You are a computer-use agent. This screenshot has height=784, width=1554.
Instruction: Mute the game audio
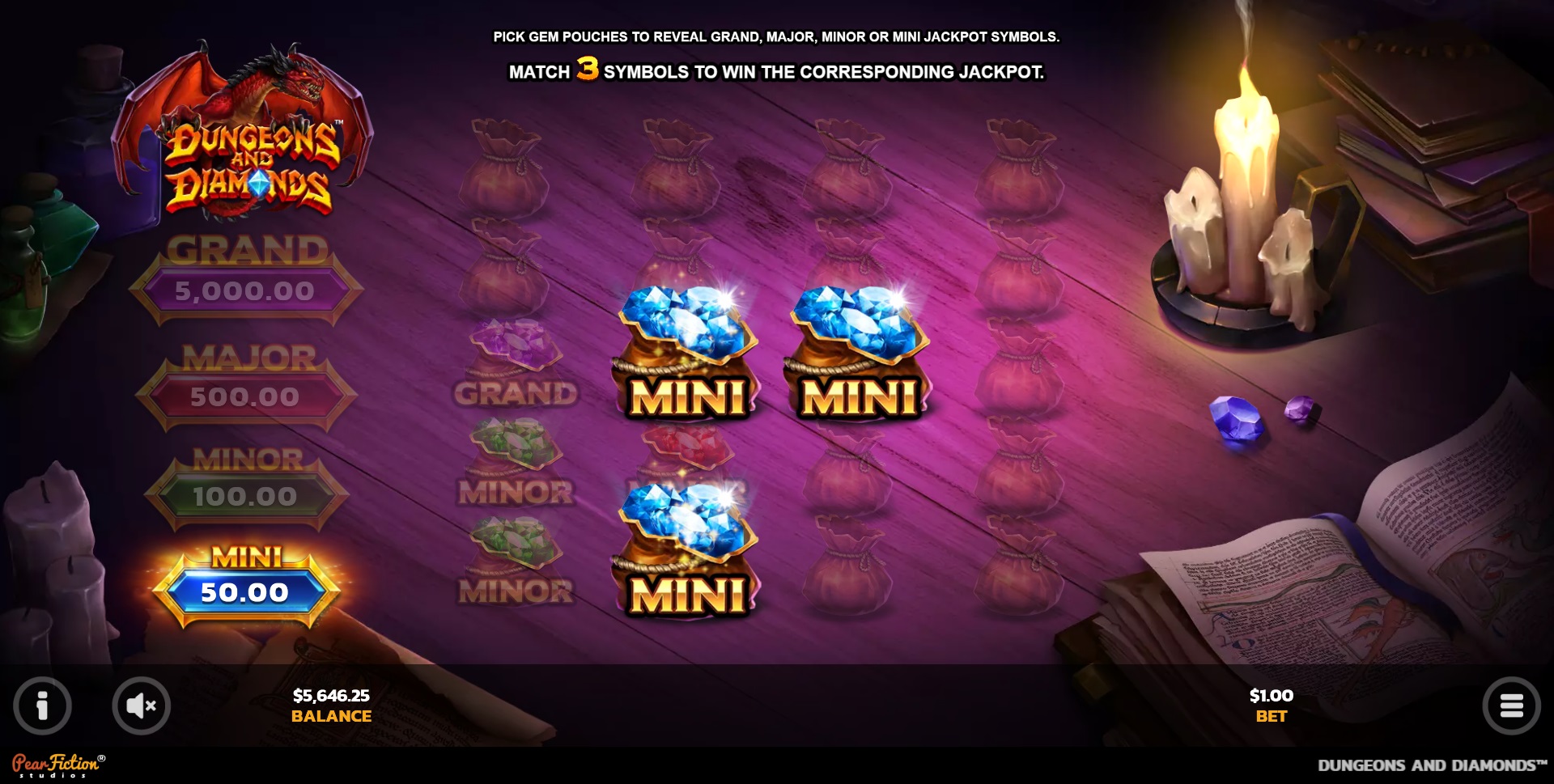(x=142, y=705)
